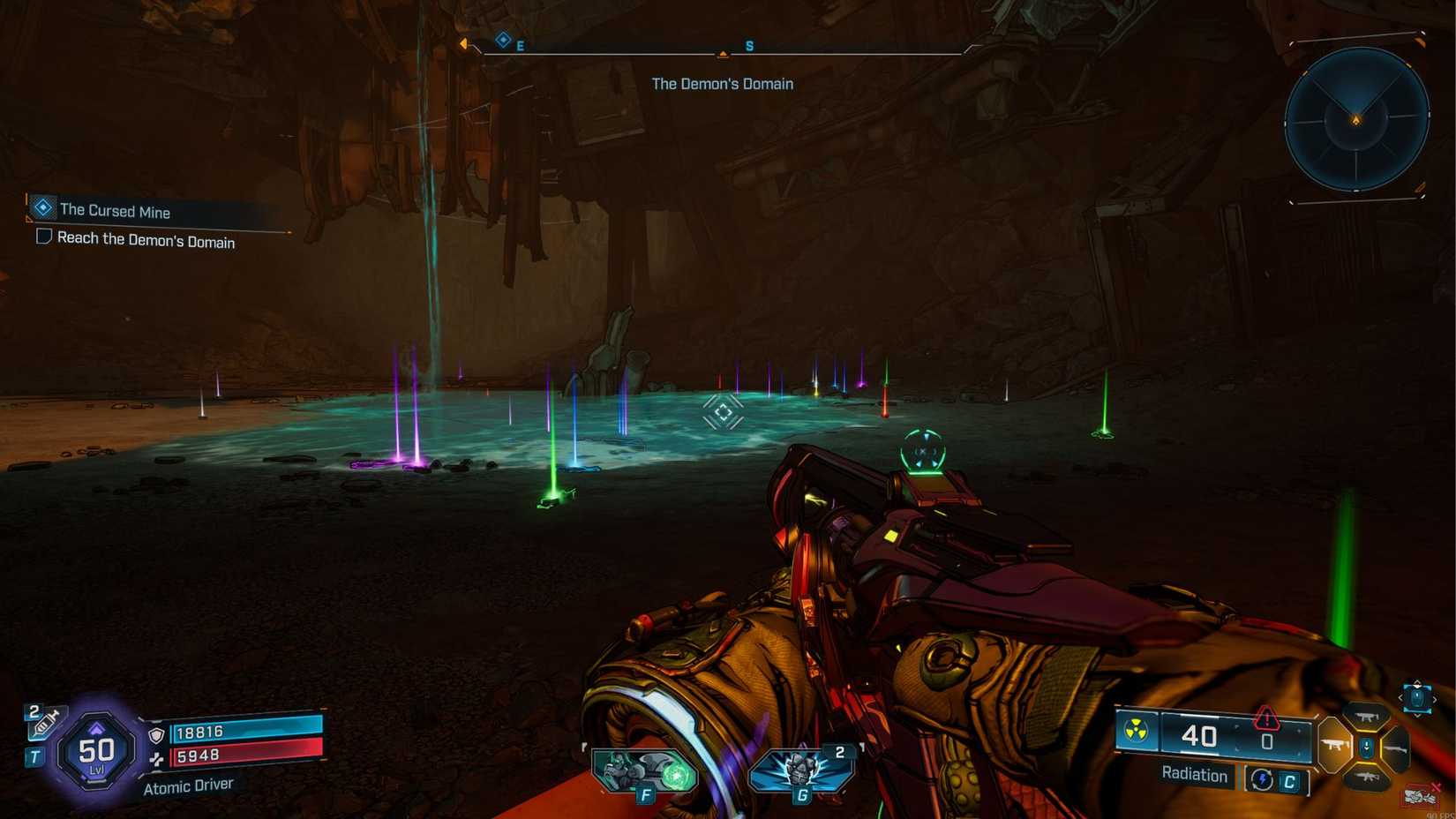Click the Atomic Driver weapon name label
Viewport: 1456px width, 819px height.
[189, 785]
